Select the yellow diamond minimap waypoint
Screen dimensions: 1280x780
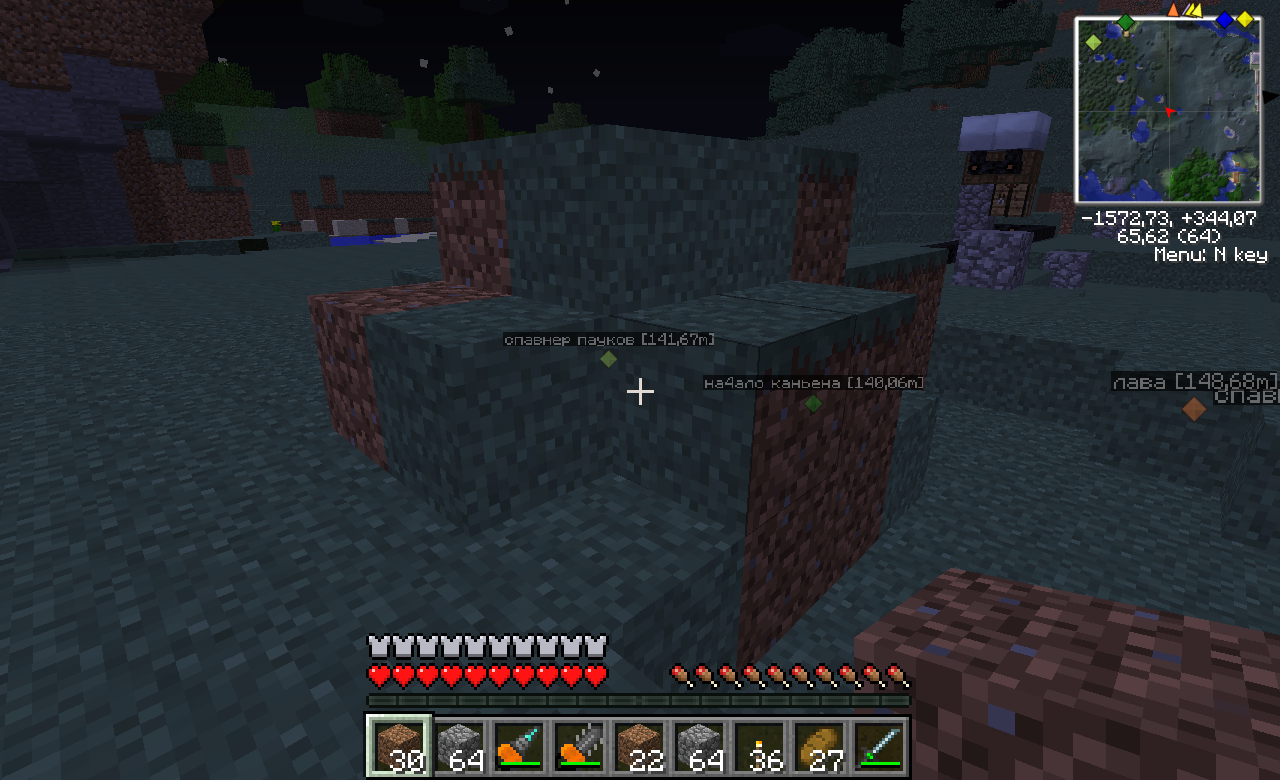(x=1245, y=20)
